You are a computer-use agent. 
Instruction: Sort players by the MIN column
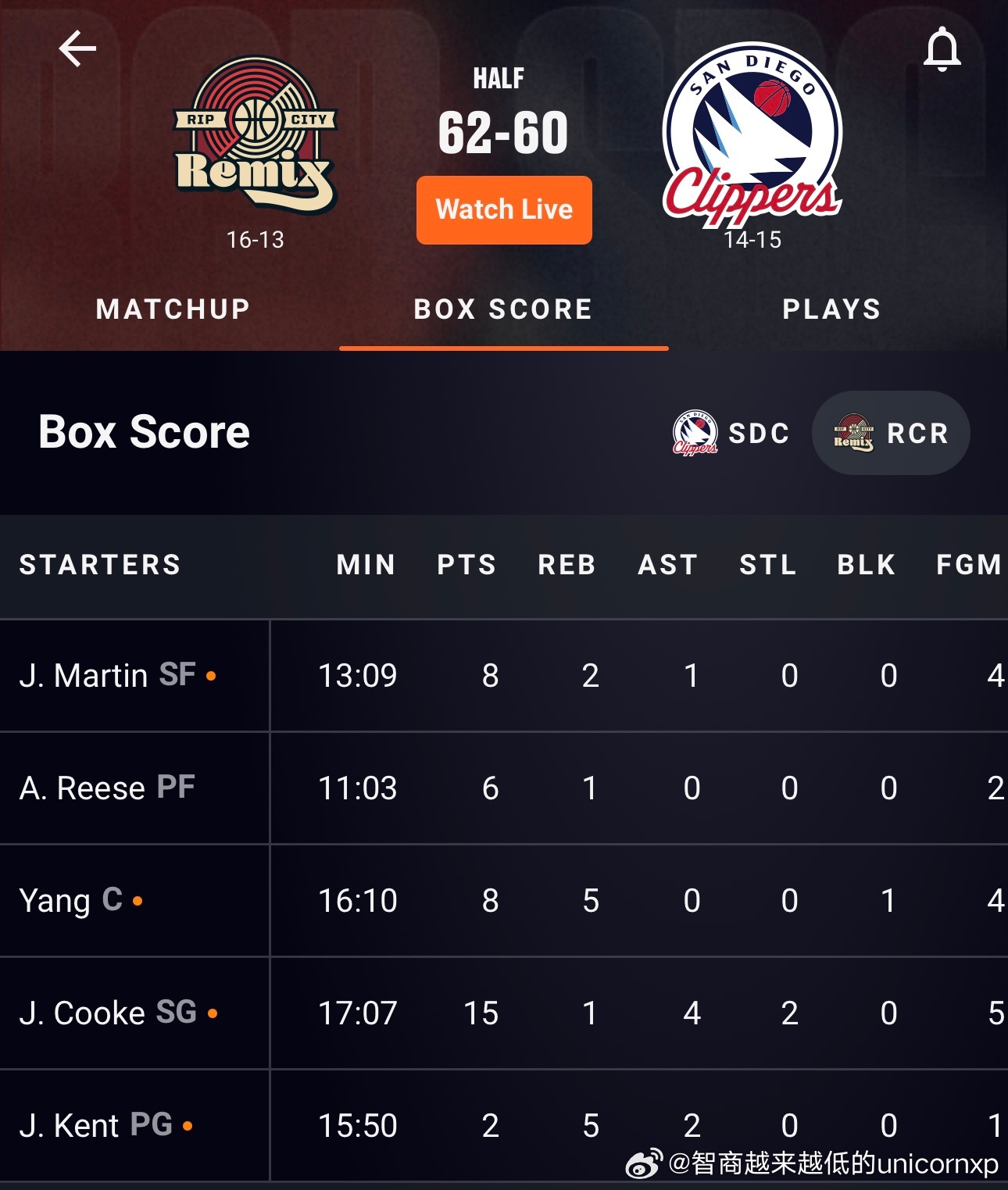(x=364, y=565)
